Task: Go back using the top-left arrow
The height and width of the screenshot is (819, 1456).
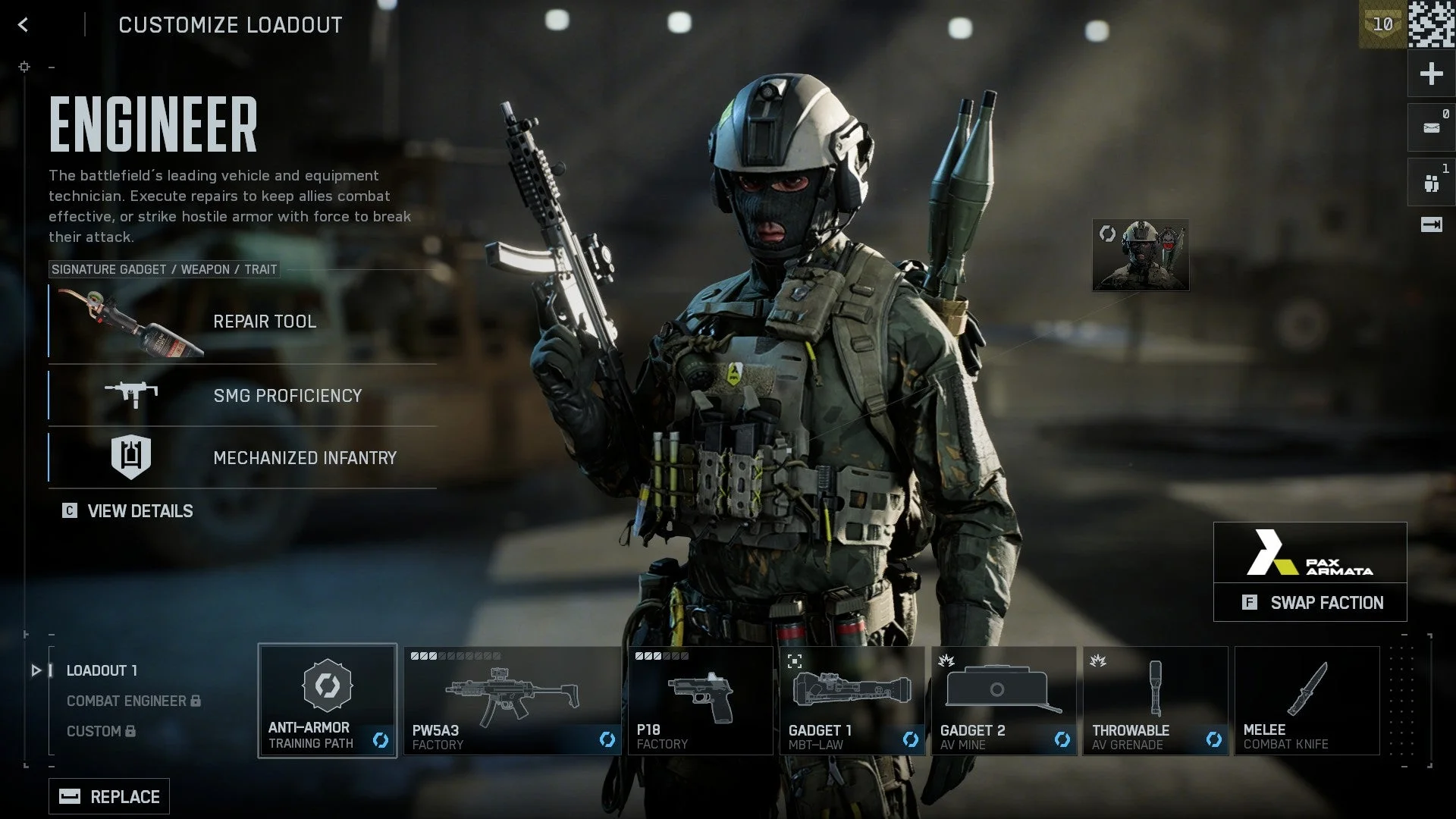Action: click(x=24, y=25)
